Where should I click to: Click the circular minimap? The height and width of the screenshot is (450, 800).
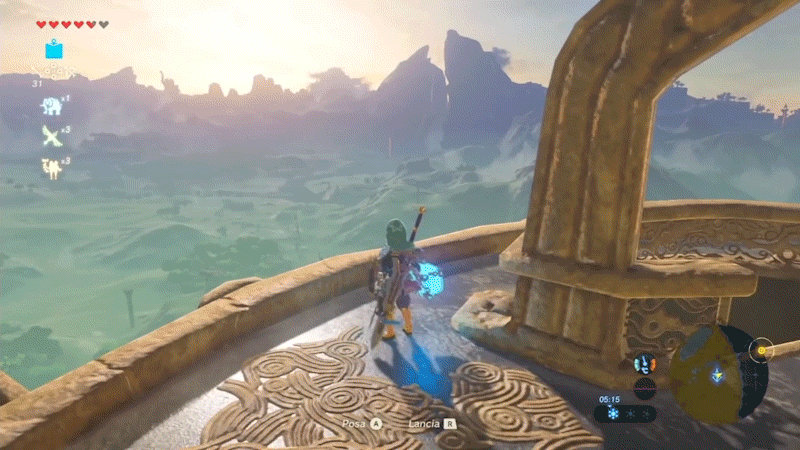coord(712,375)
